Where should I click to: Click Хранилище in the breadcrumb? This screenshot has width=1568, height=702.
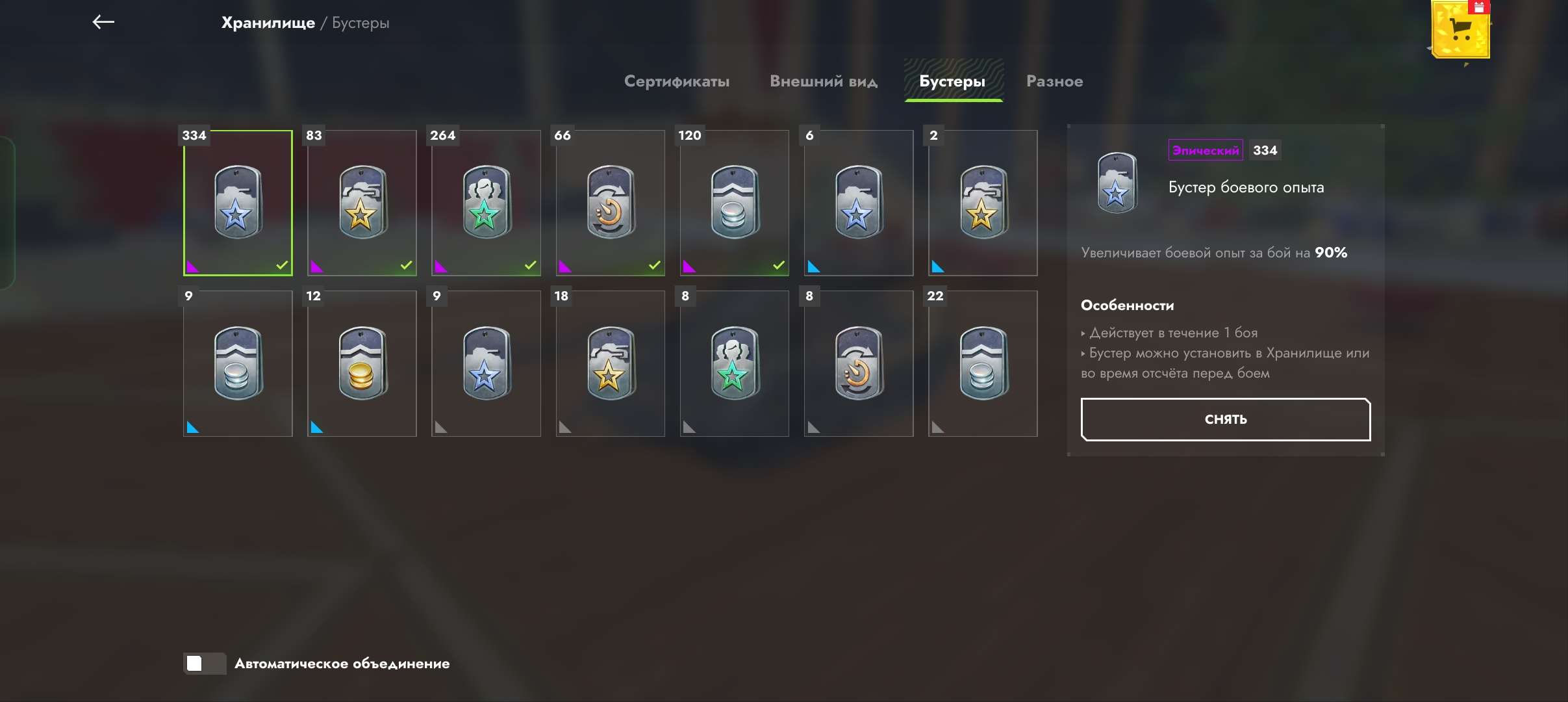point(268,23)
